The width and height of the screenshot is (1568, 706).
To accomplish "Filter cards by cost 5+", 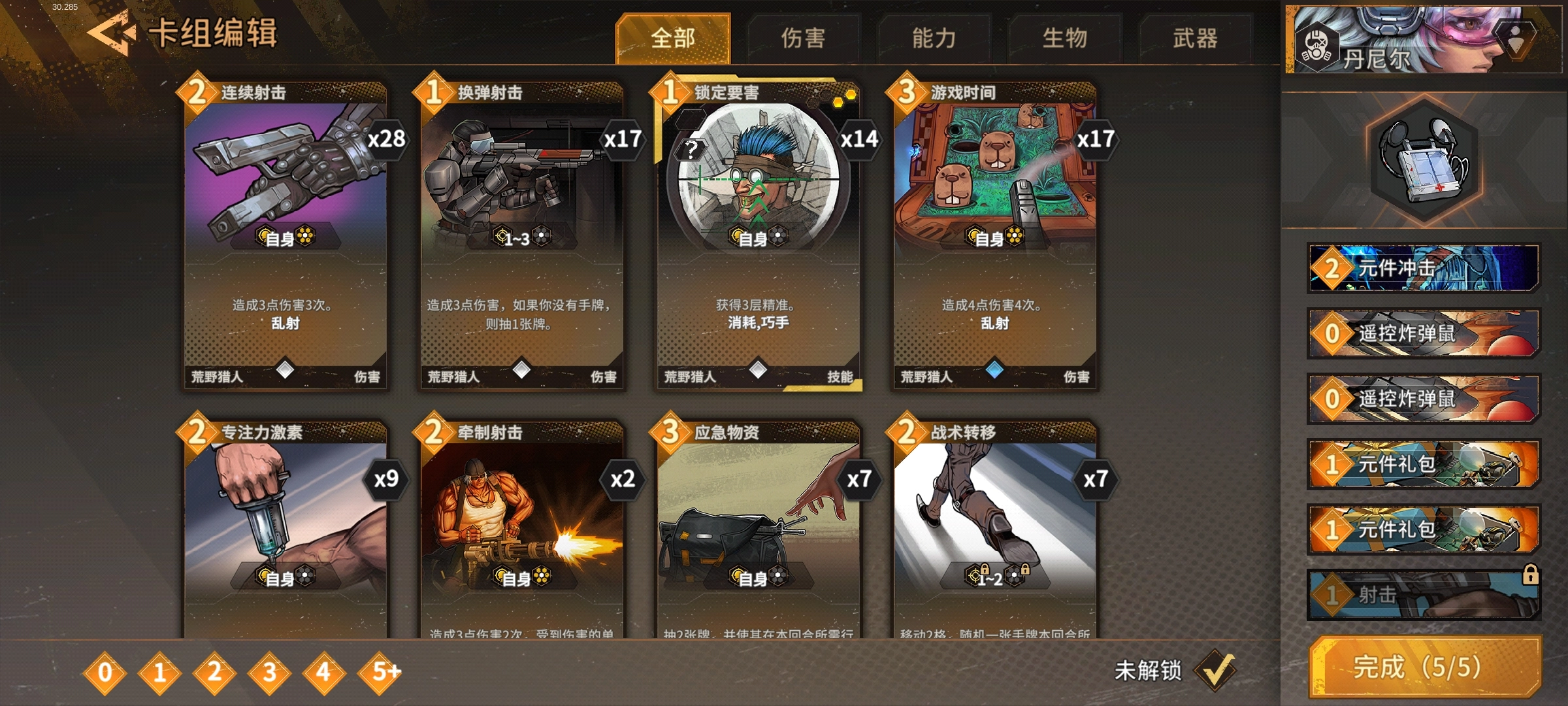I will (380, 671).
